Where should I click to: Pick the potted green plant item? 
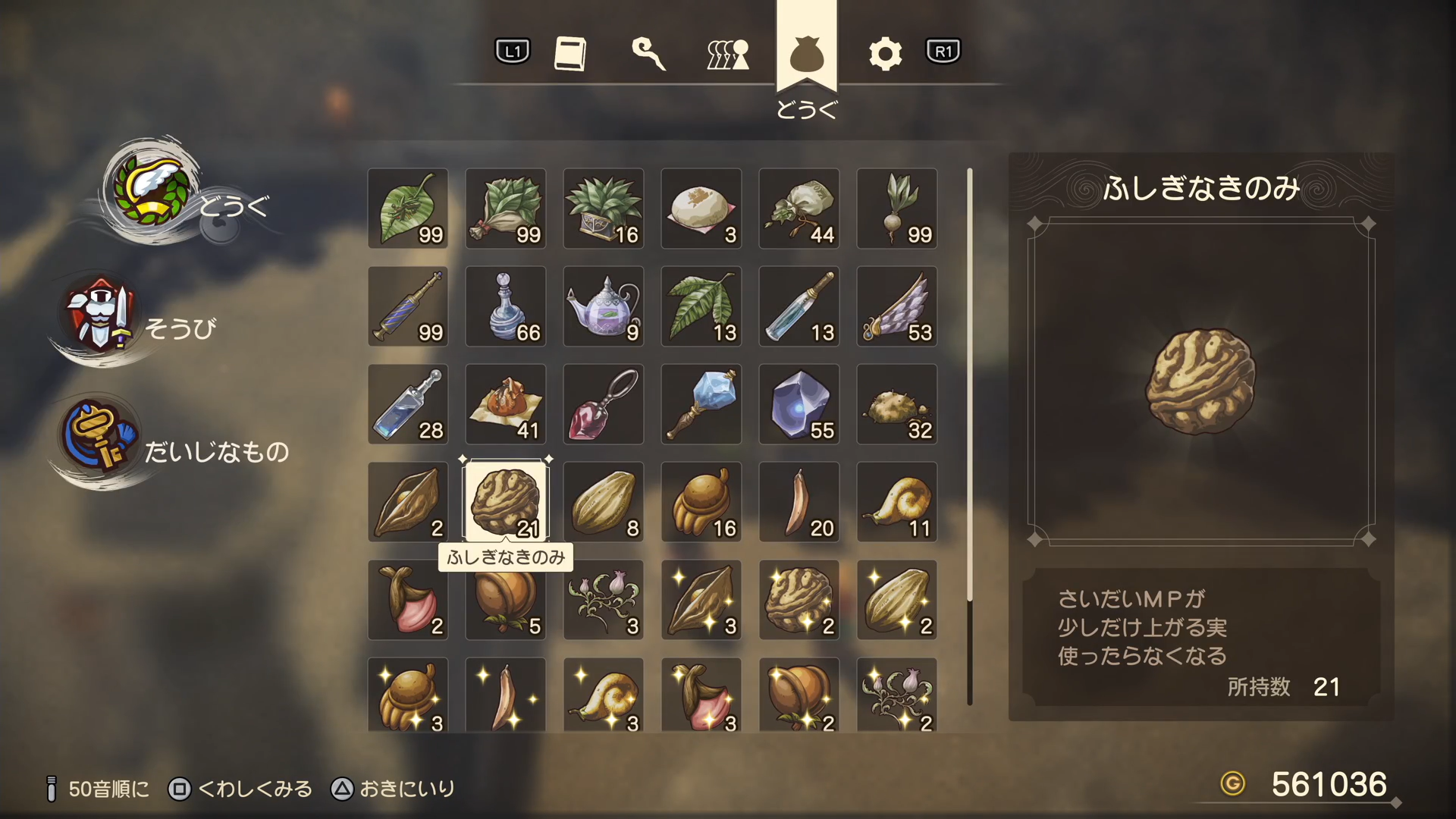click(x=604, y=209)
